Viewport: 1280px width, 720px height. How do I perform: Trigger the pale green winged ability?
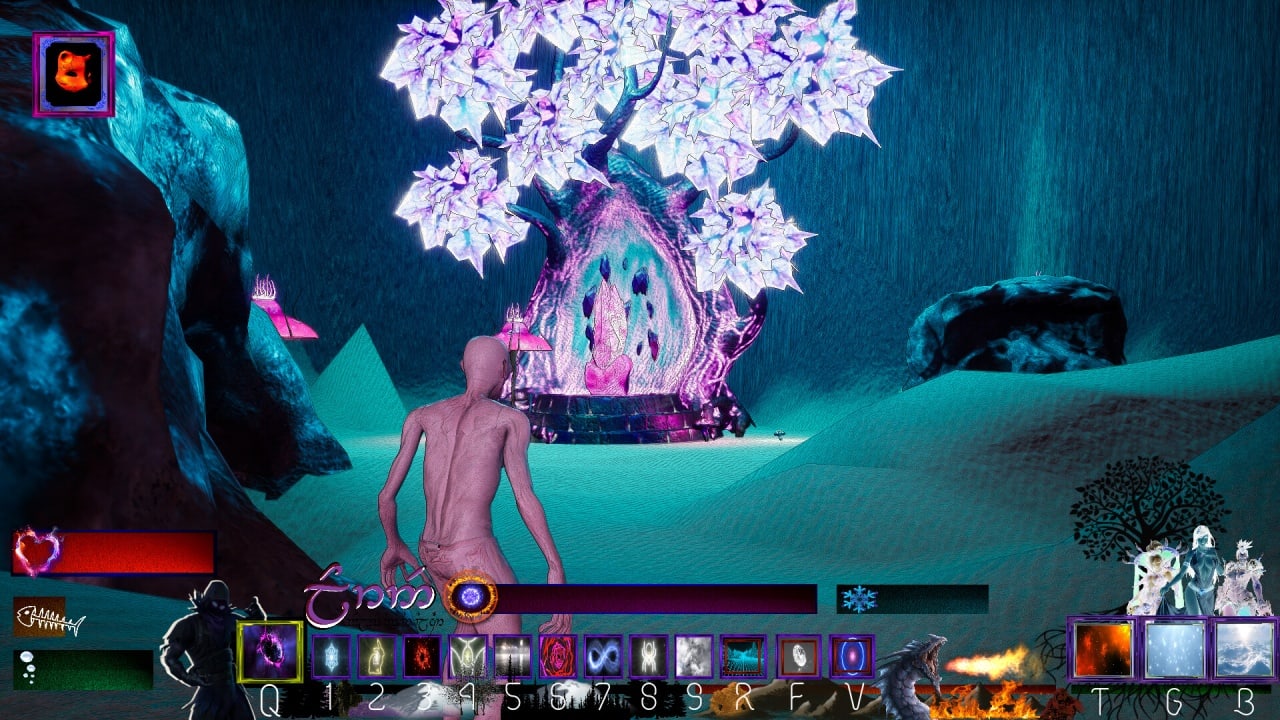click(x=468, y=656)
